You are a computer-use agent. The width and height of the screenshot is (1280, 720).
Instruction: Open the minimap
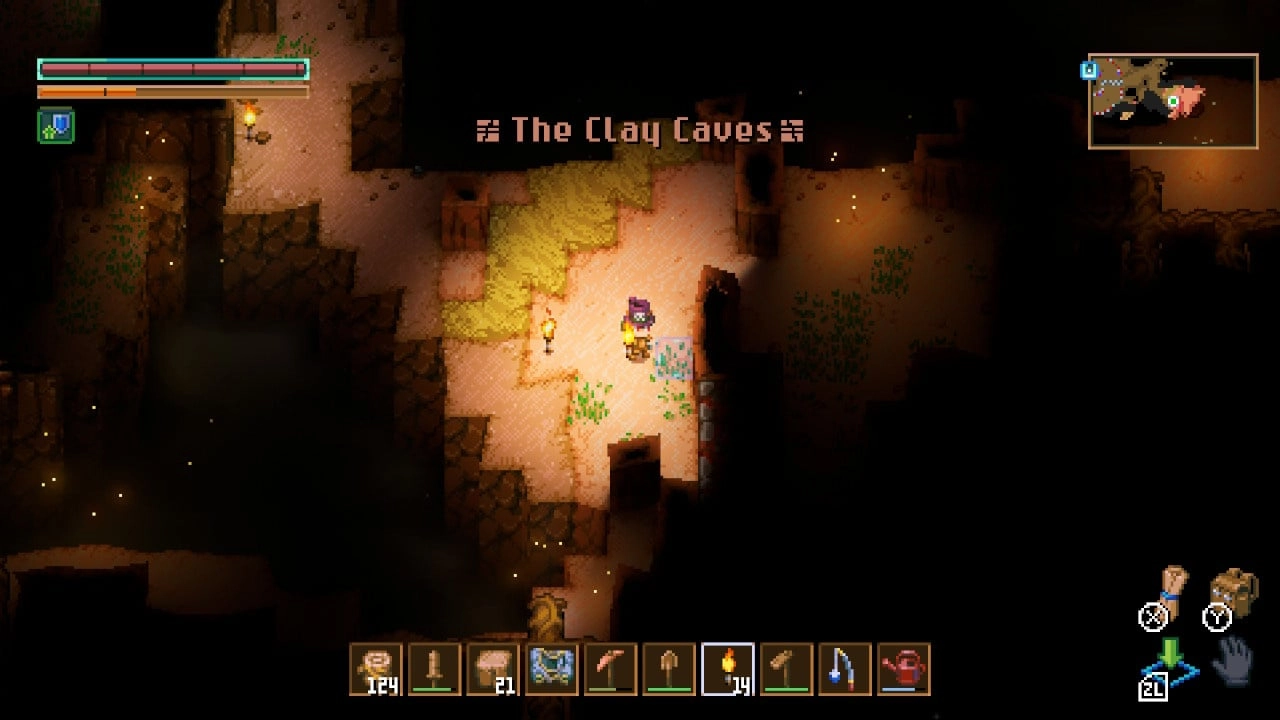(1172, 101)
